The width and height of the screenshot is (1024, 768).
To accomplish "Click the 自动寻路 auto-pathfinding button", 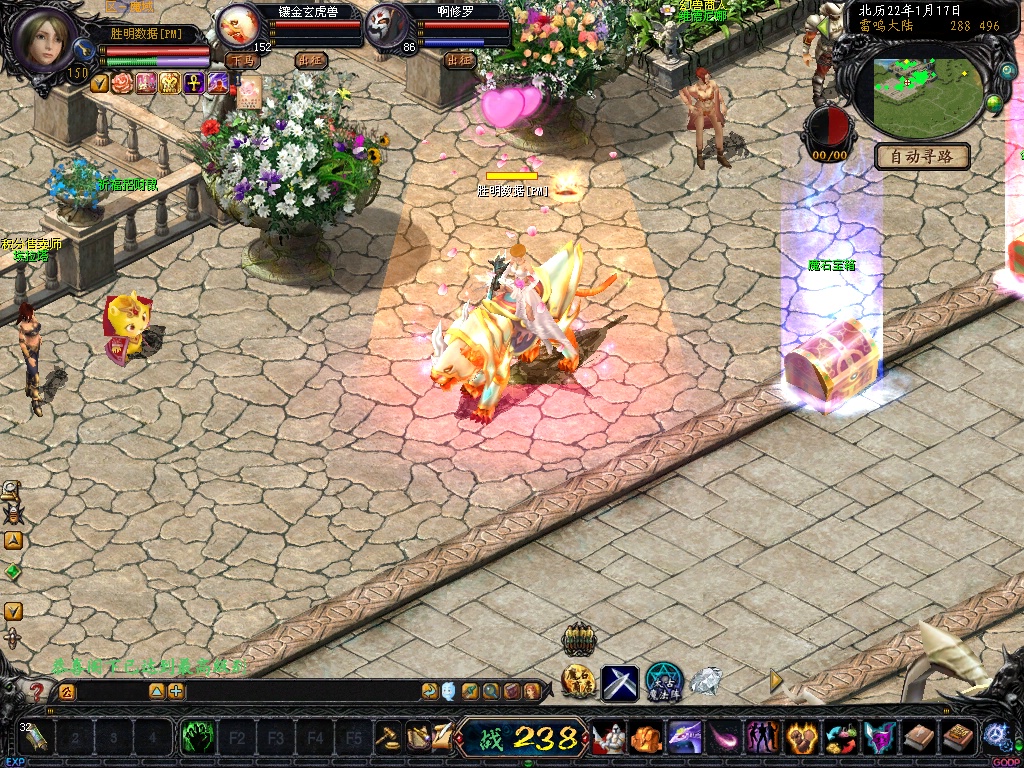I will click(x=923, y=156).
